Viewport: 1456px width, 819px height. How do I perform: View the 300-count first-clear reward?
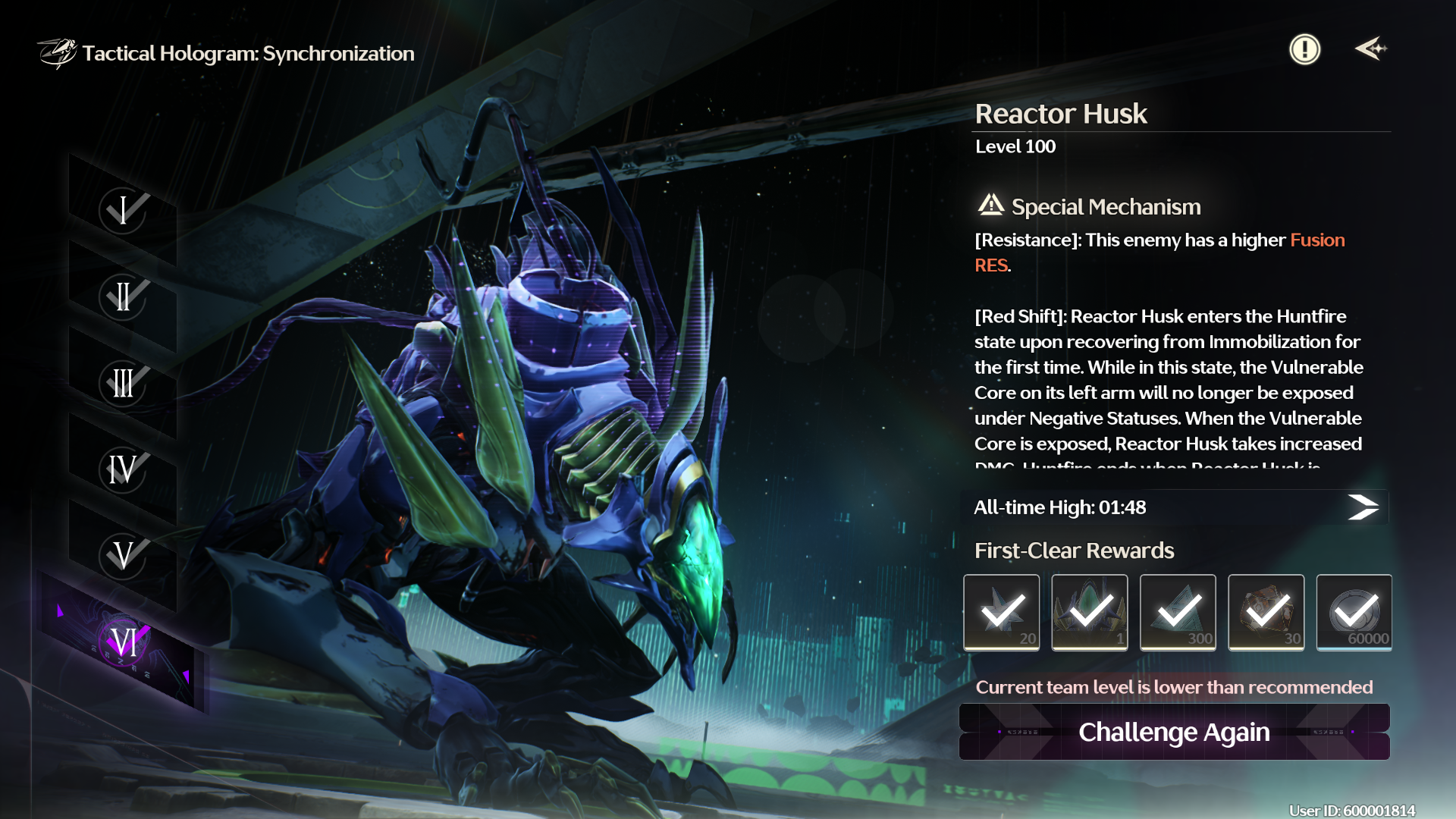pos(1178,612)
